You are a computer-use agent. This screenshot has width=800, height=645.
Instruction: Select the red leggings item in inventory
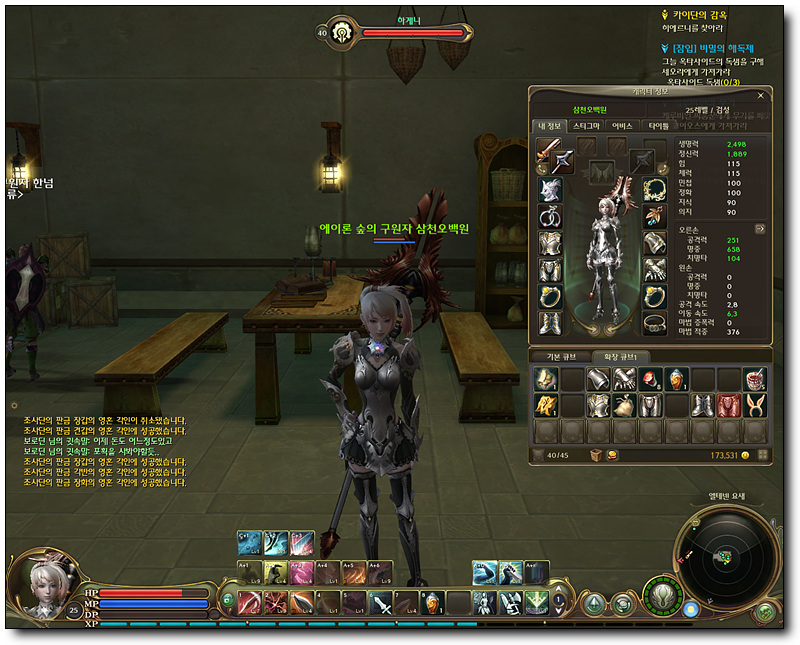[x=728, y=404]
